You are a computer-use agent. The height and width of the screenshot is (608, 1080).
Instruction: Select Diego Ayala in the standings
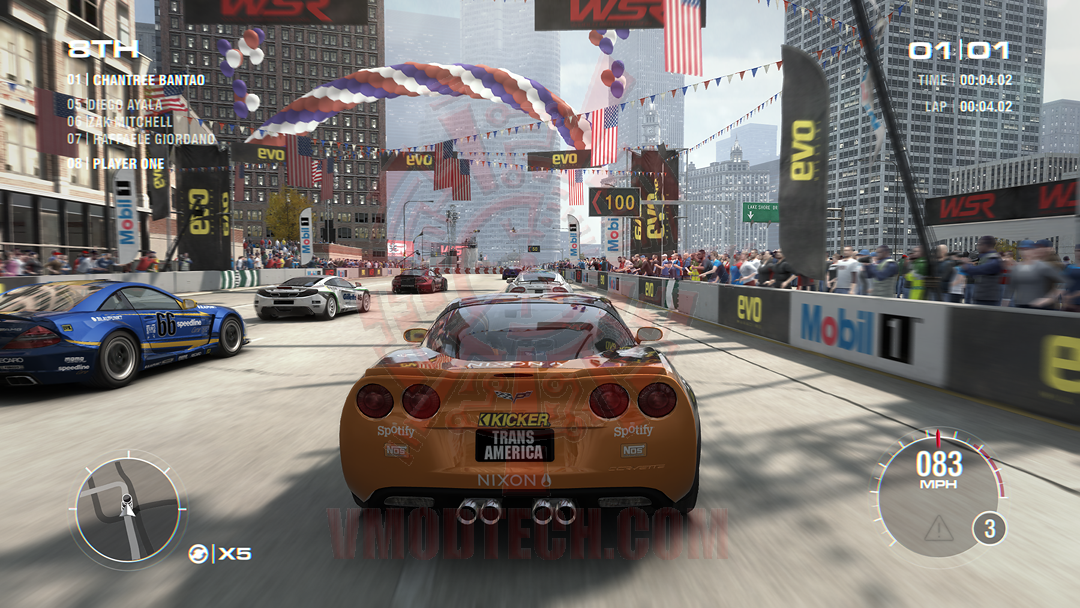point(114,104)
